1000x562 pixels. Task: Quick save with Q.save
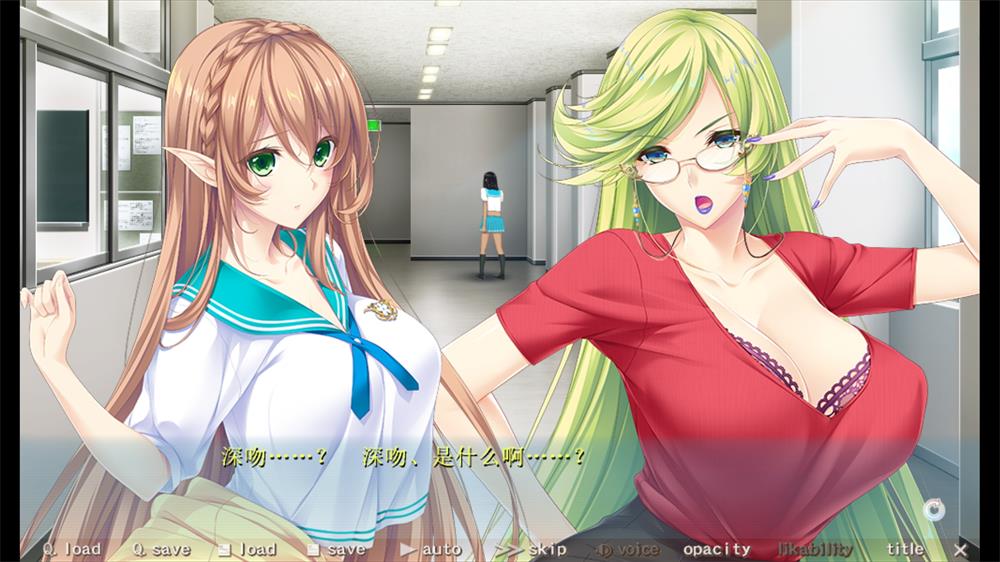click(161, 549)
